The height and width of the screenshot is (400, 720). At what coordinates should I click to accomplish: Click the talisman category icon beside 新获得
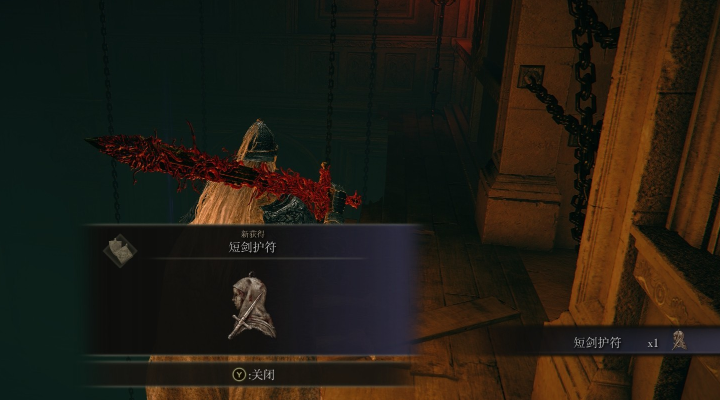(x=118, y=250)
